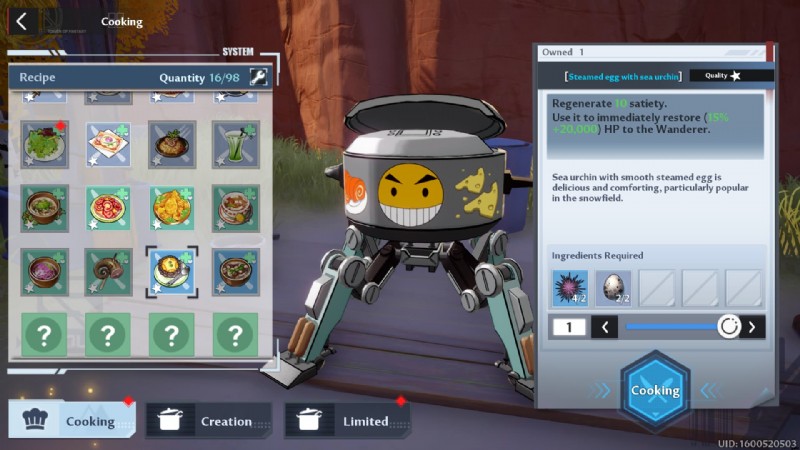The height and width of the screenshot is (450, 800).
Task: Click the egg ingredient slot
Action: coord(613,288)
